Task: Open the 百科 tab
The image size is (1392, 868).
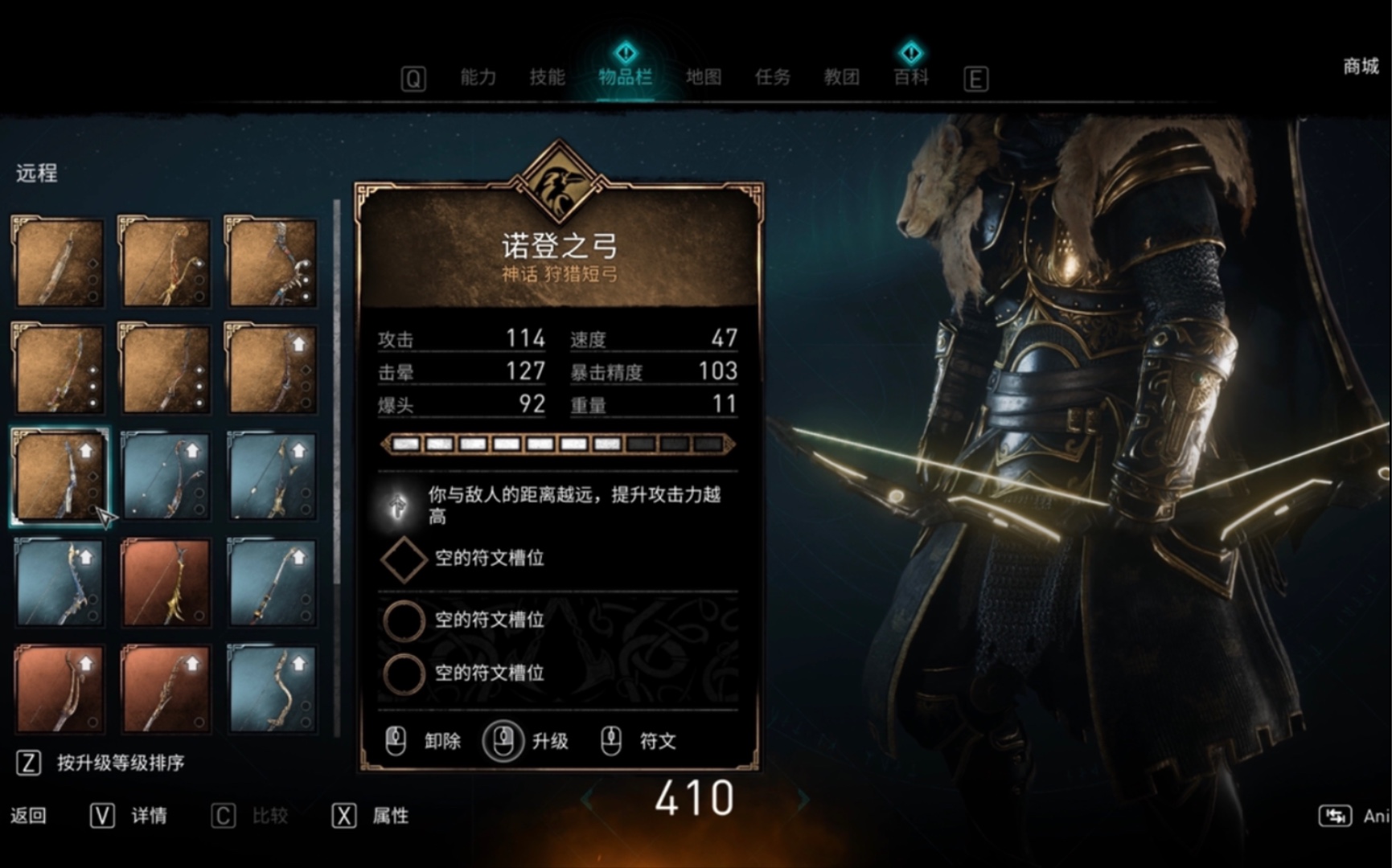Action: (x=910, y=77)
